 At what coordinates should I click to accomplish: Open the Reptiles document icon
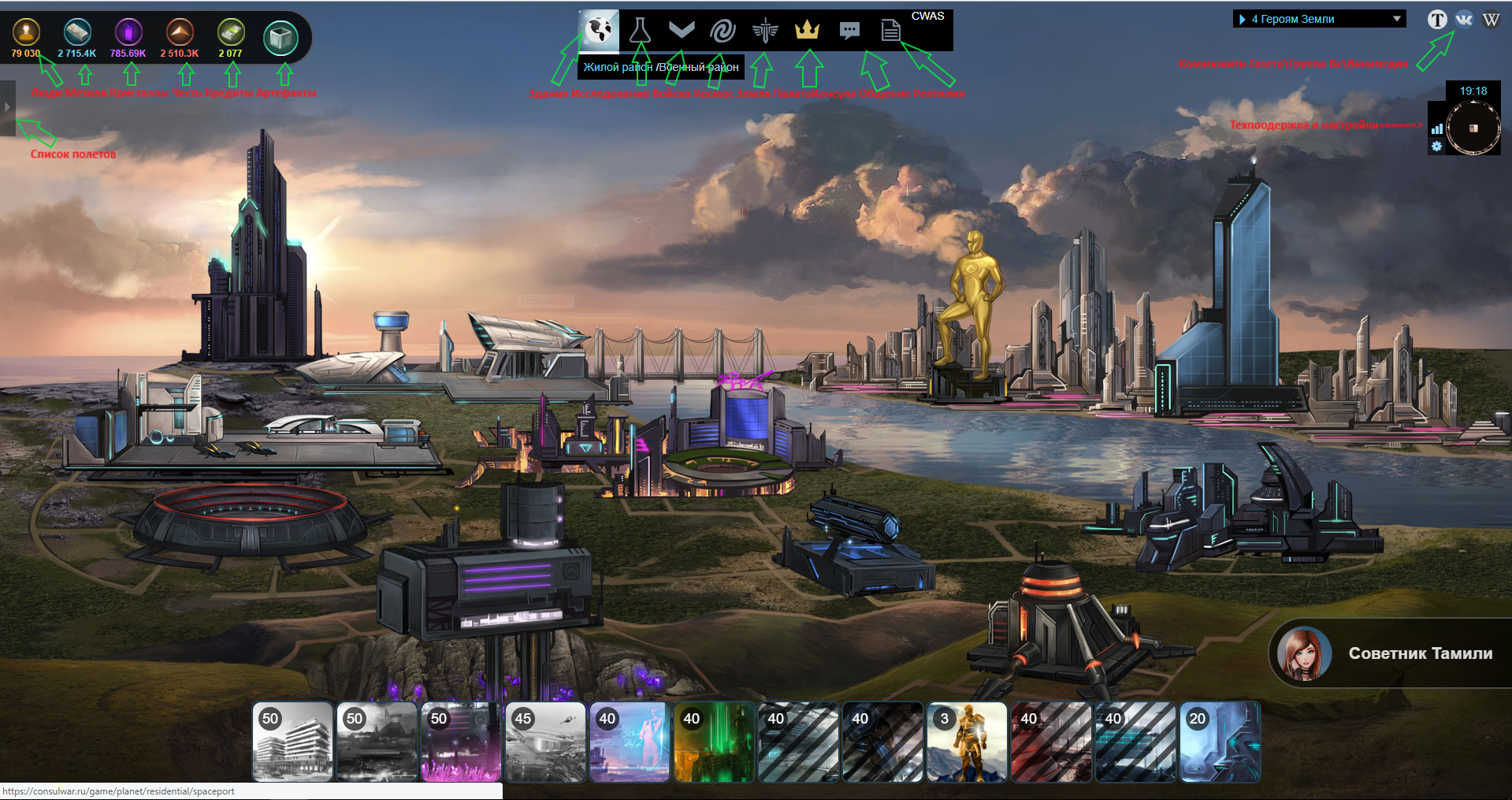tap(890, 31)
